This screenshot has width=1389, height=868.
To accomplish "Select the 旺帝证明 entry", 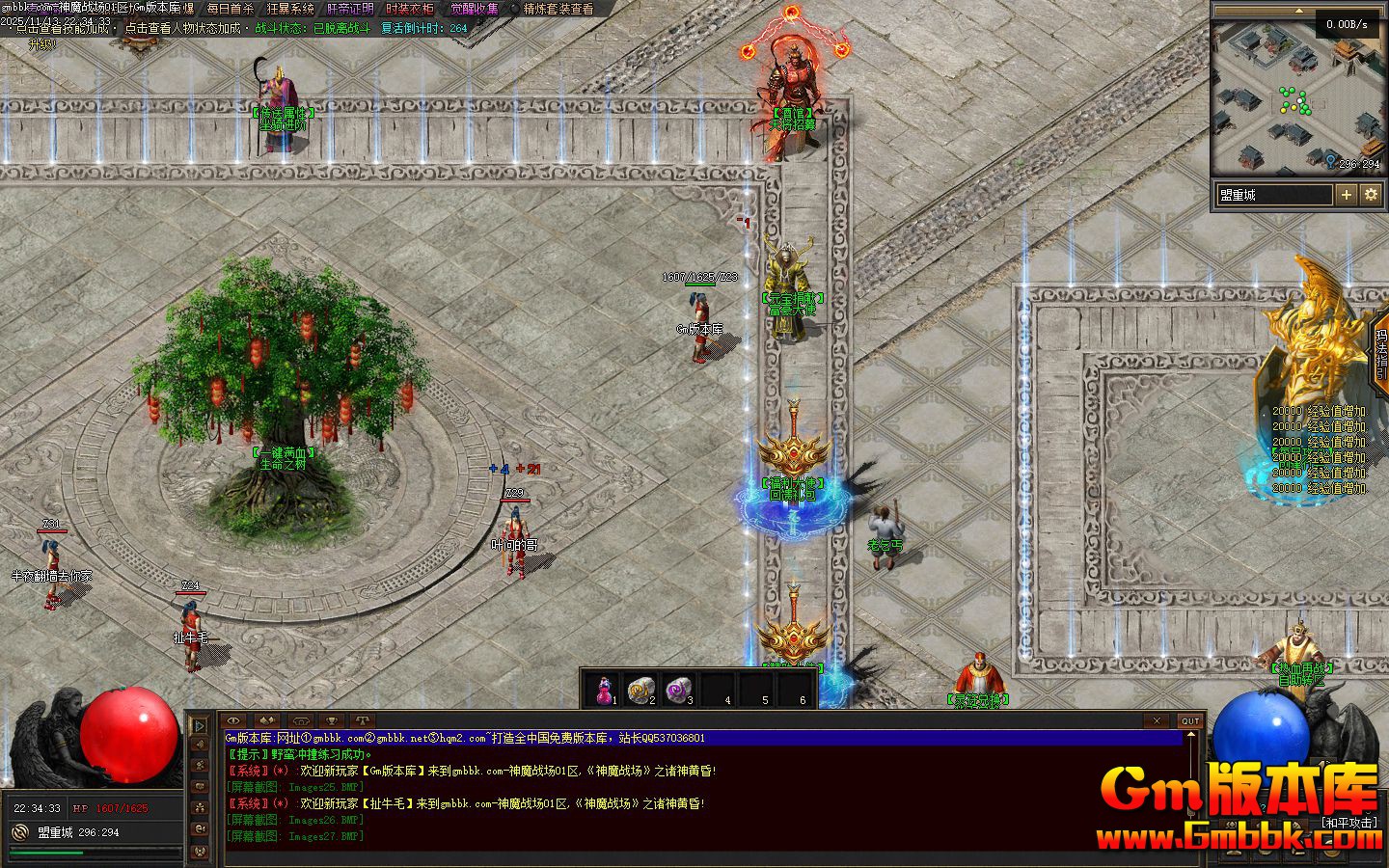I will point(350,9).
